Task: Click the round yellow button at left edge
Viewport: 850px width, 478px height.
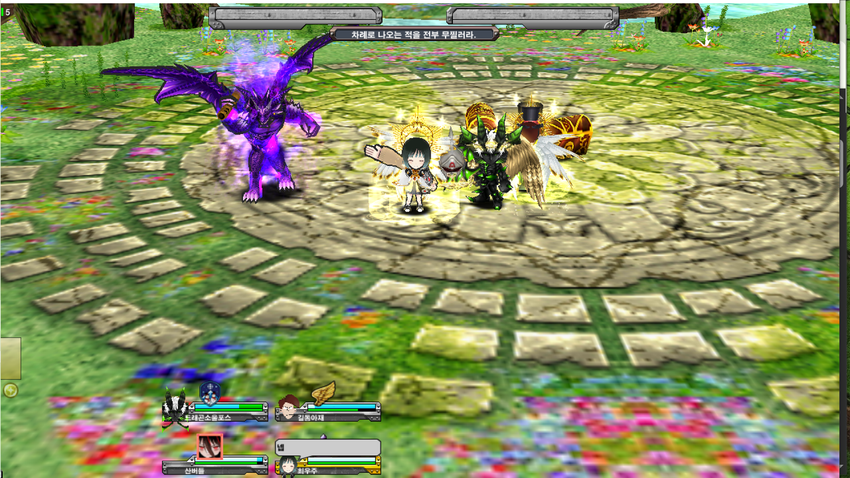Action: pos(10,390)
